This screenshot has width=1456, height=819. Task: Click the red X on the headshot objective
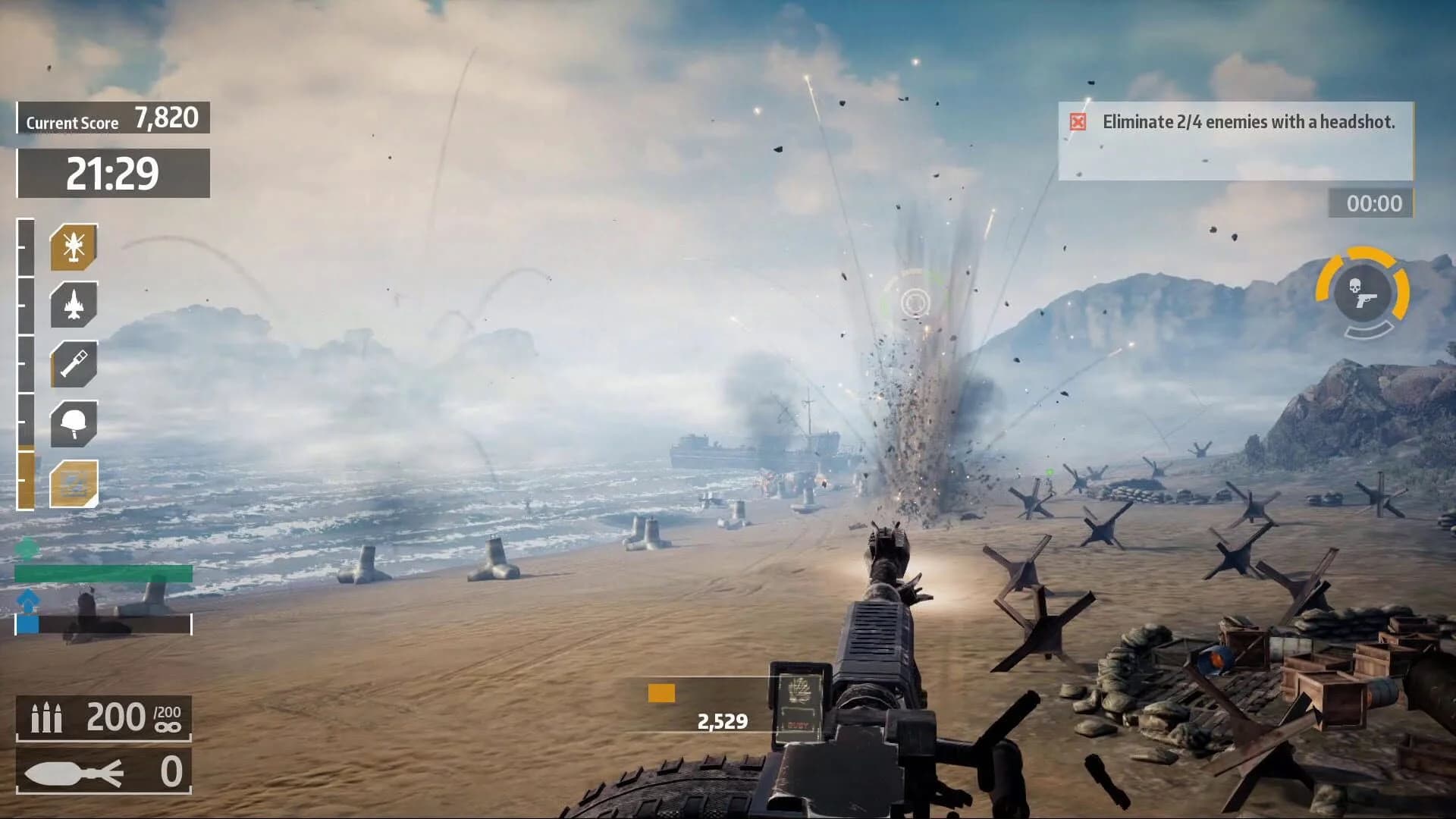click(x=1078, y=121)
